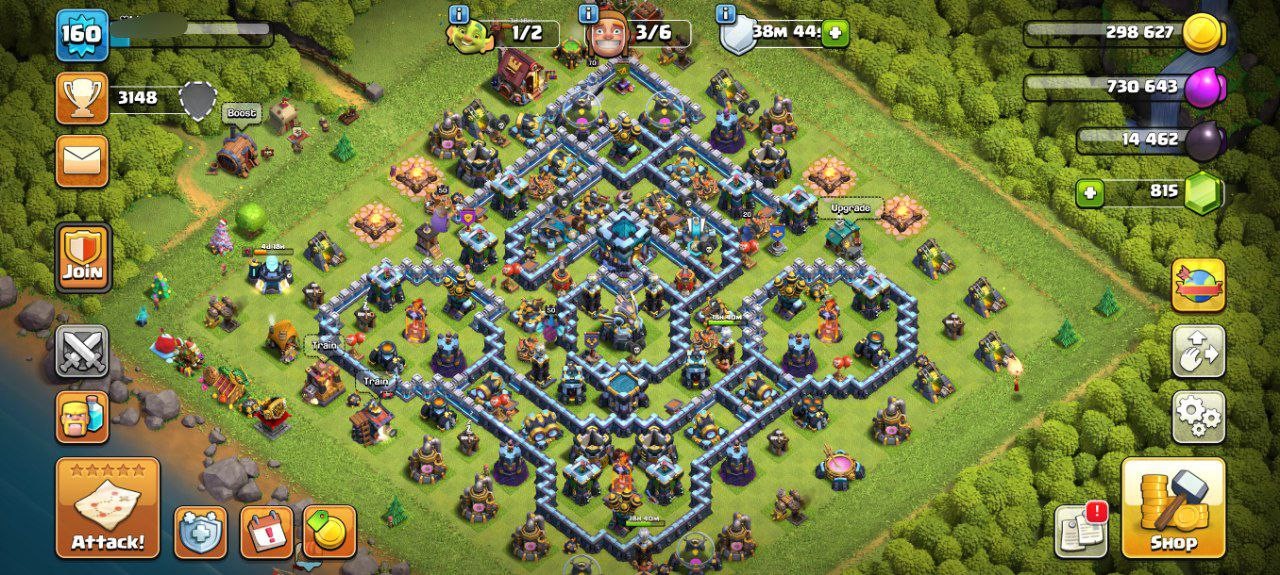Open the army overview barbarian icon
Viewport: 1280px width, 575px height.
coord(82,416)
